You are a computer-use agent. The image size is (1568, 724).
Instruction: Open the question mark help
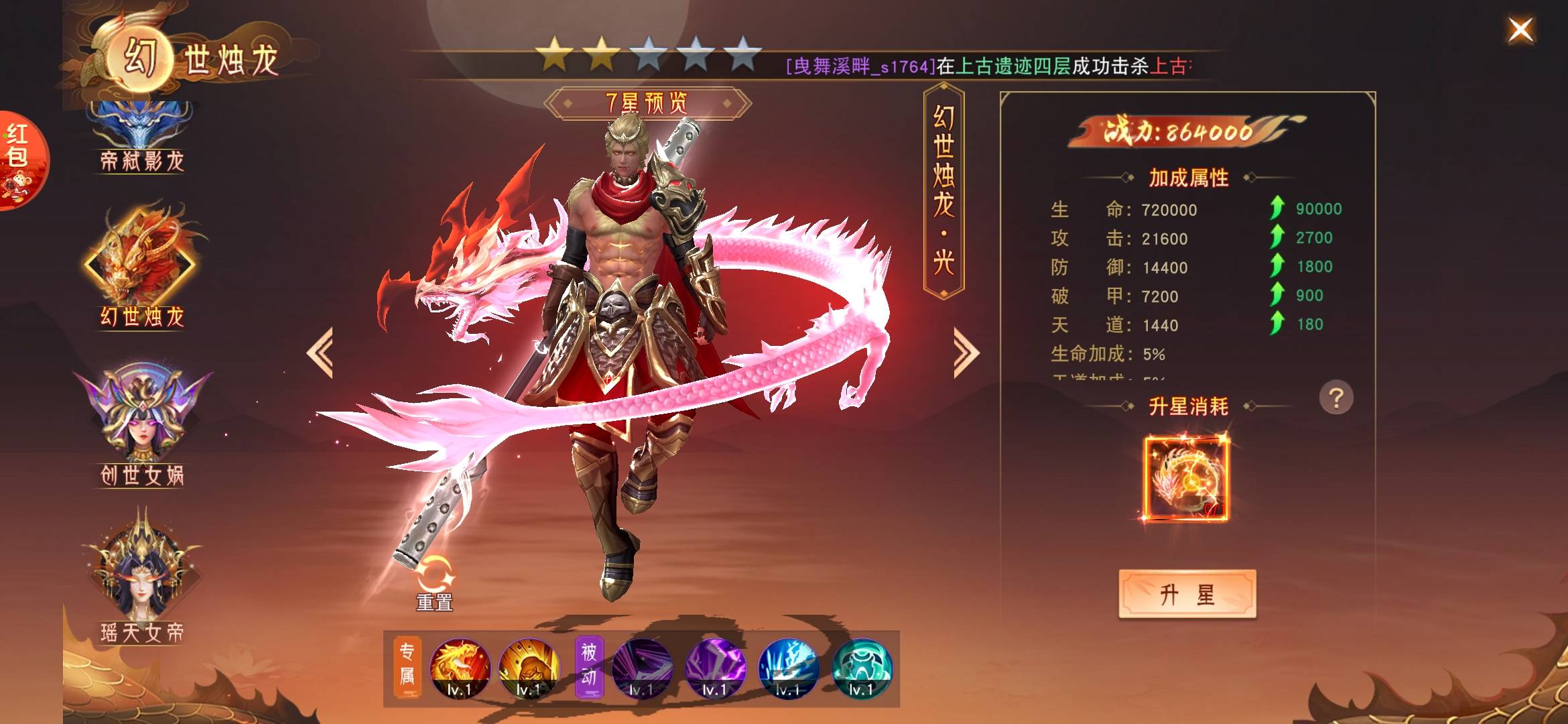(x=1335, y=398)
